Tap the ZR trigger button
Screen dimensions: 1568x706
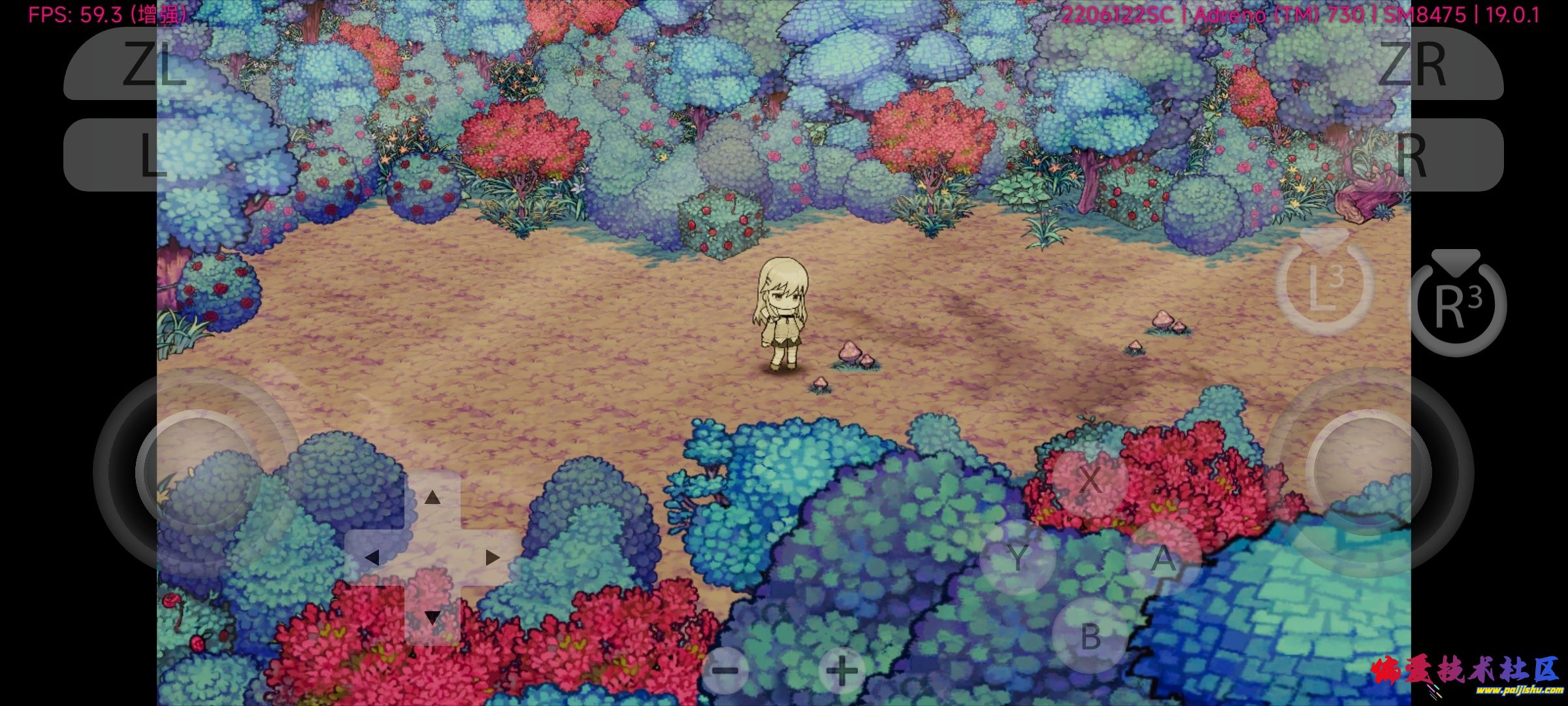pyautogui.click(x=1411, y=63)
